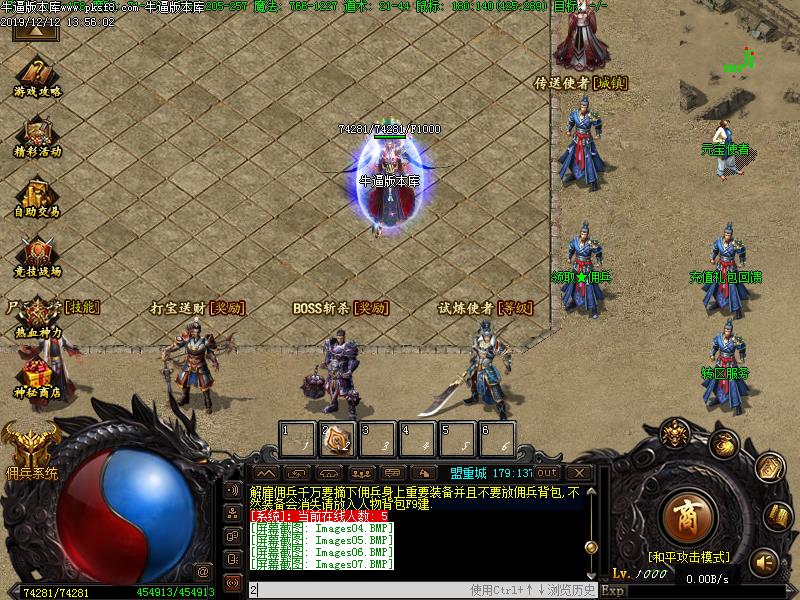Close the chat panel with X button
Viewport: 800px width, 600px height.
click(x=578, y=472)
